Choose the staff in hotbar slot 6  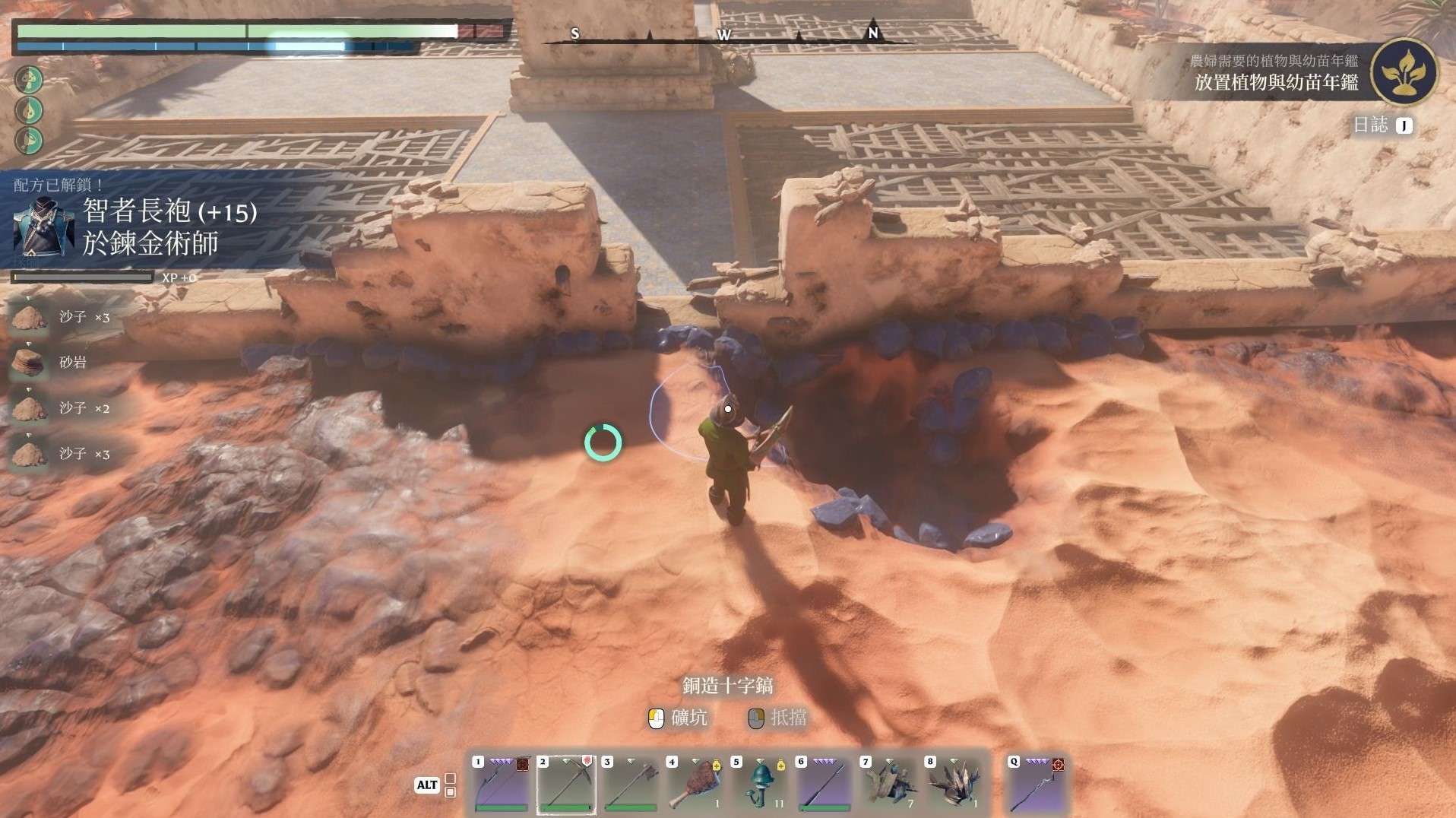[824, 785]
